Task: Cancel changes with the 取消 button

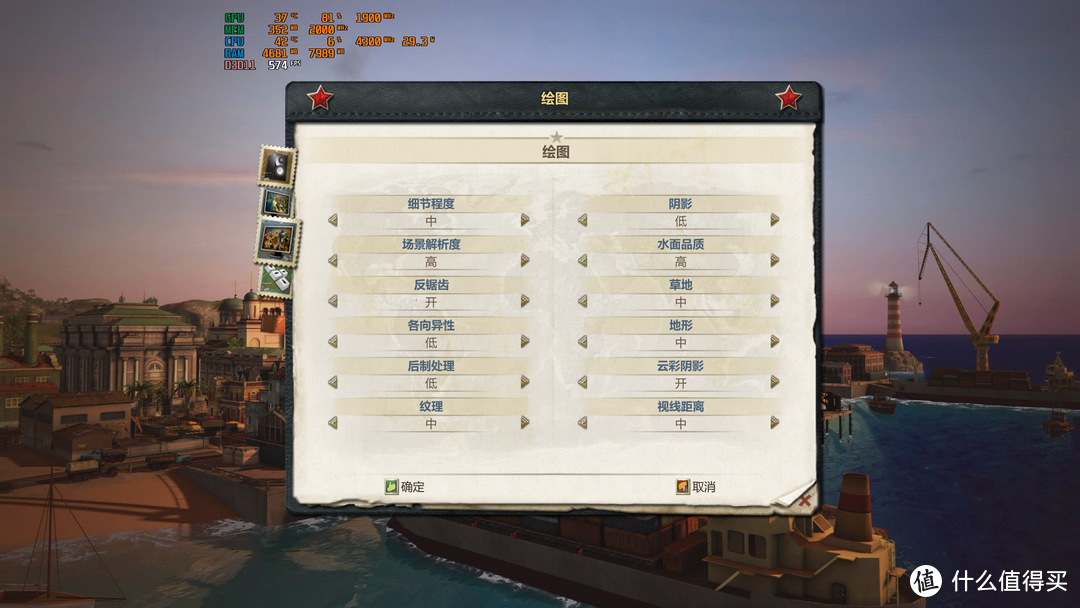Action: pyautogui.click(x=696, y=487)
